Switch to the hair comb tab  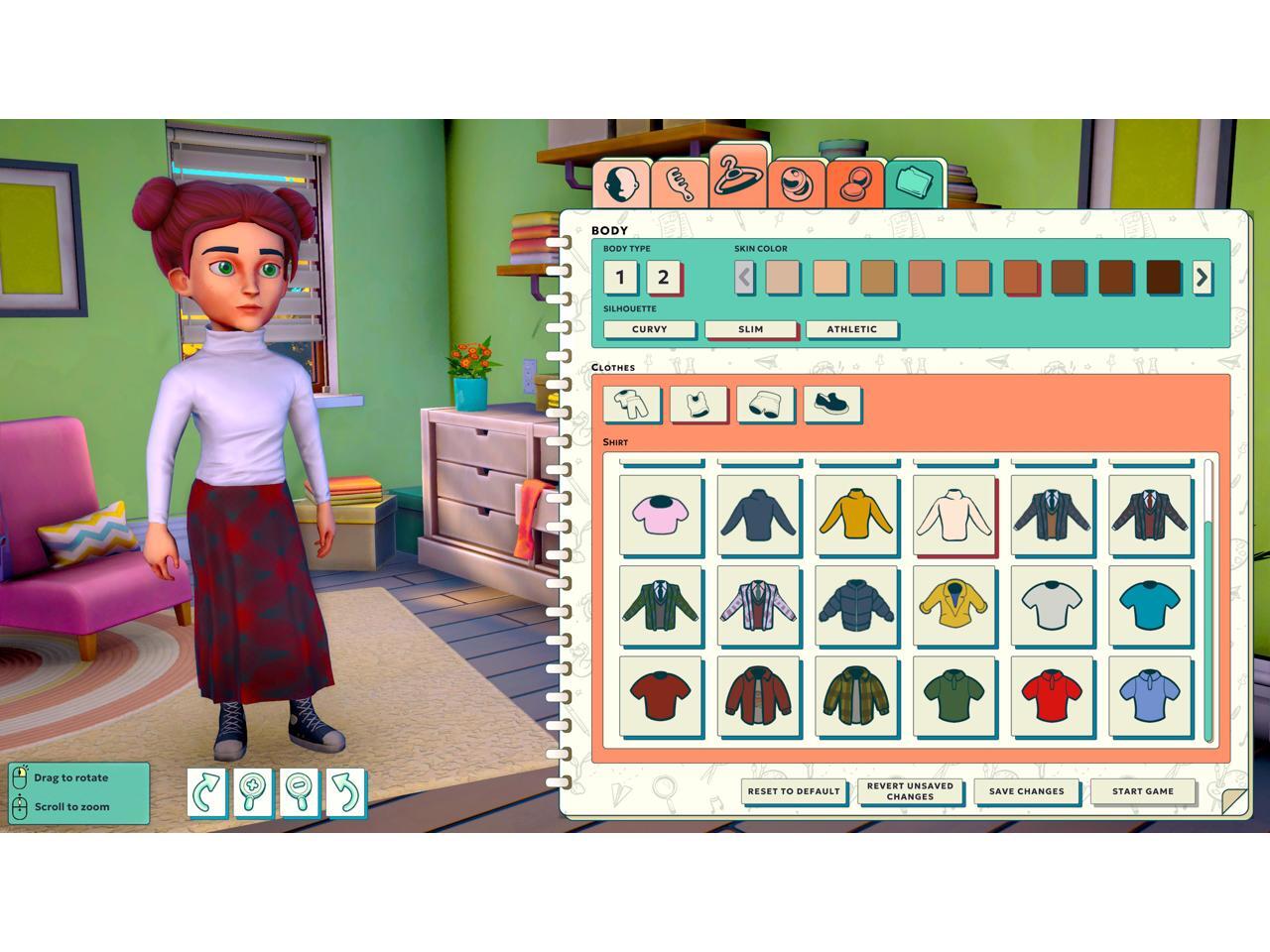(680, 183)
